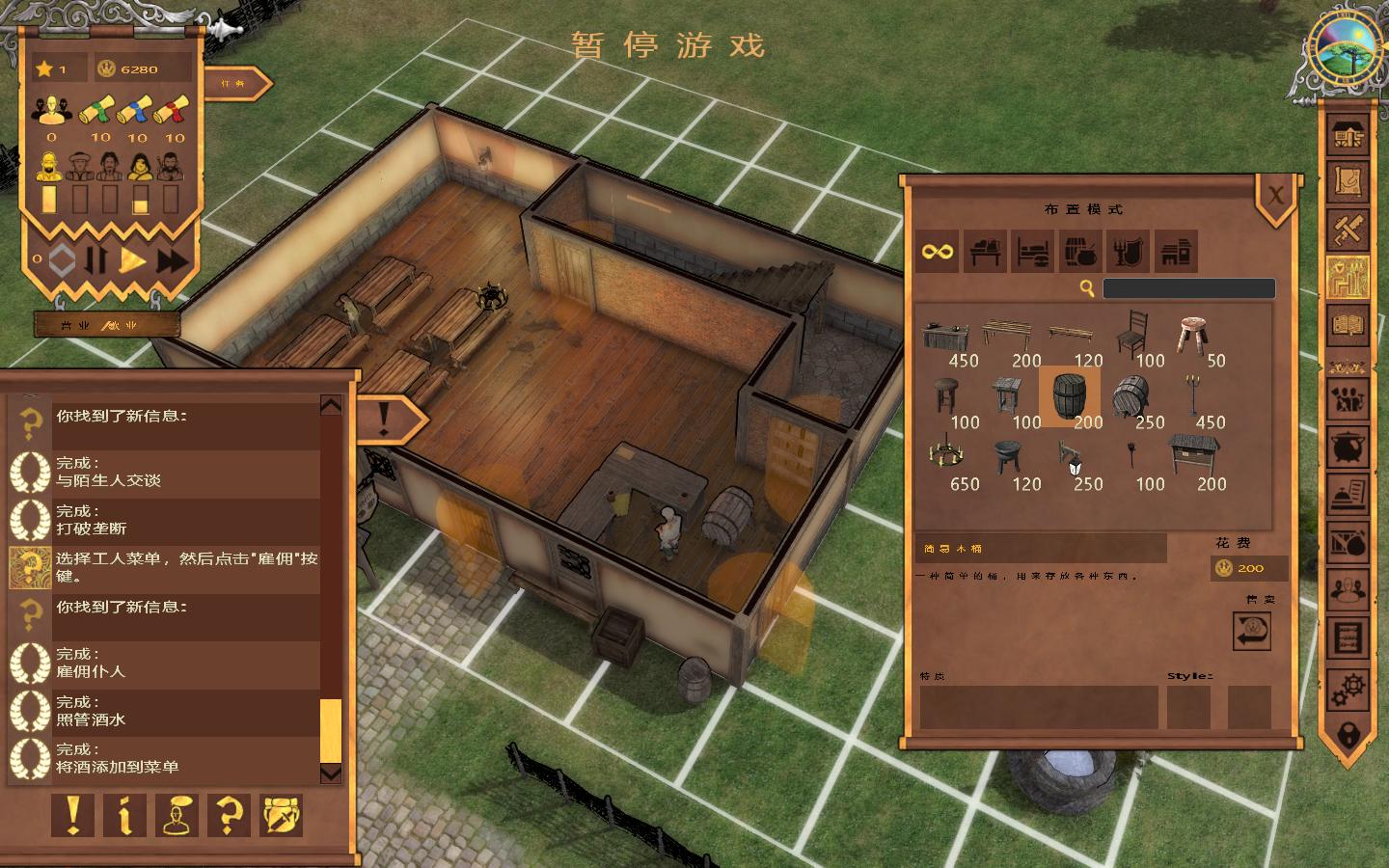Open the settings gears in the sidebar
The height and width of the screenshot is (868, 1389).
pyautogui.click(x=1348, y=690)
